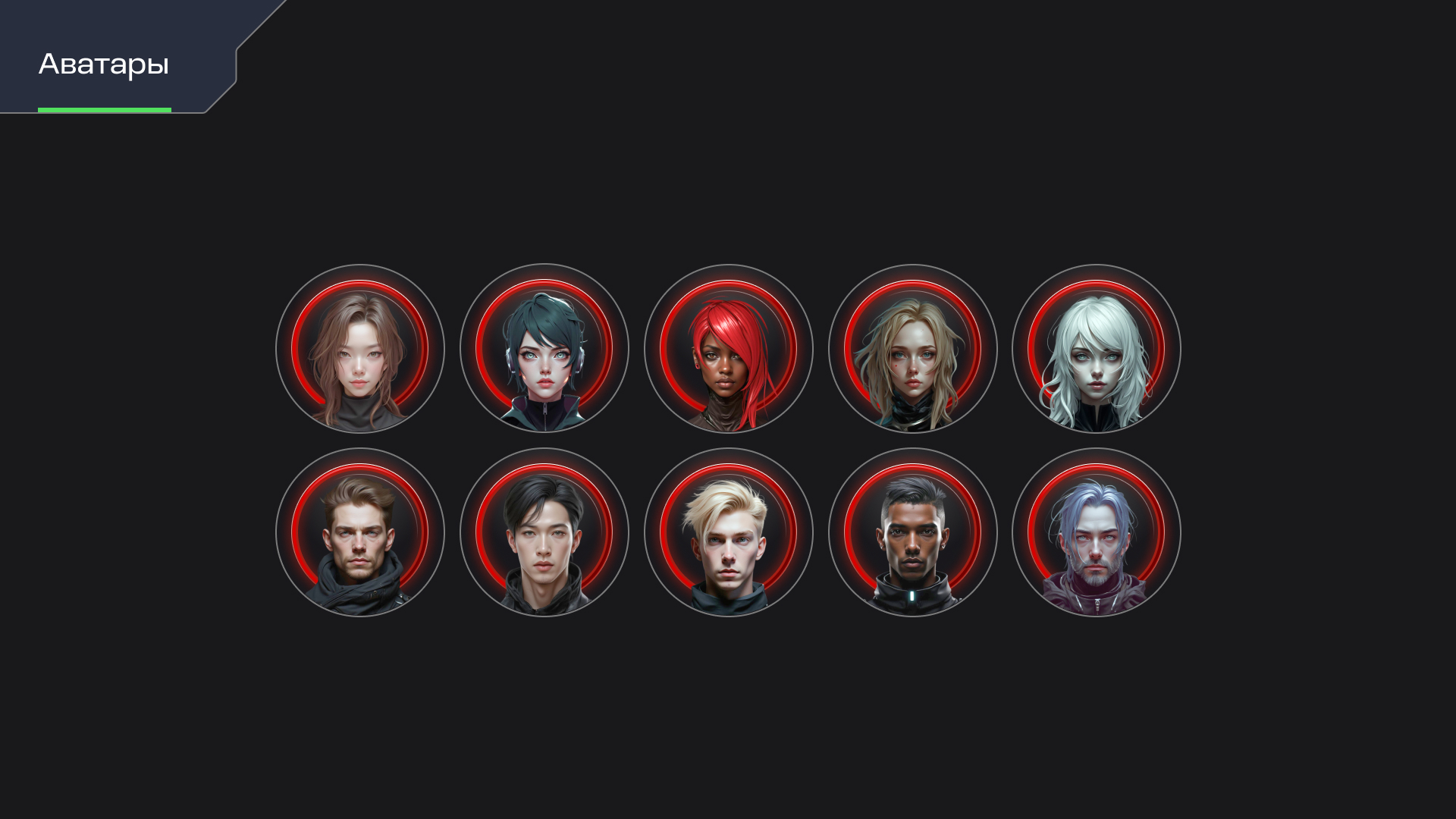
Task: Choose the blond man avatar
Action: (729, 532)
